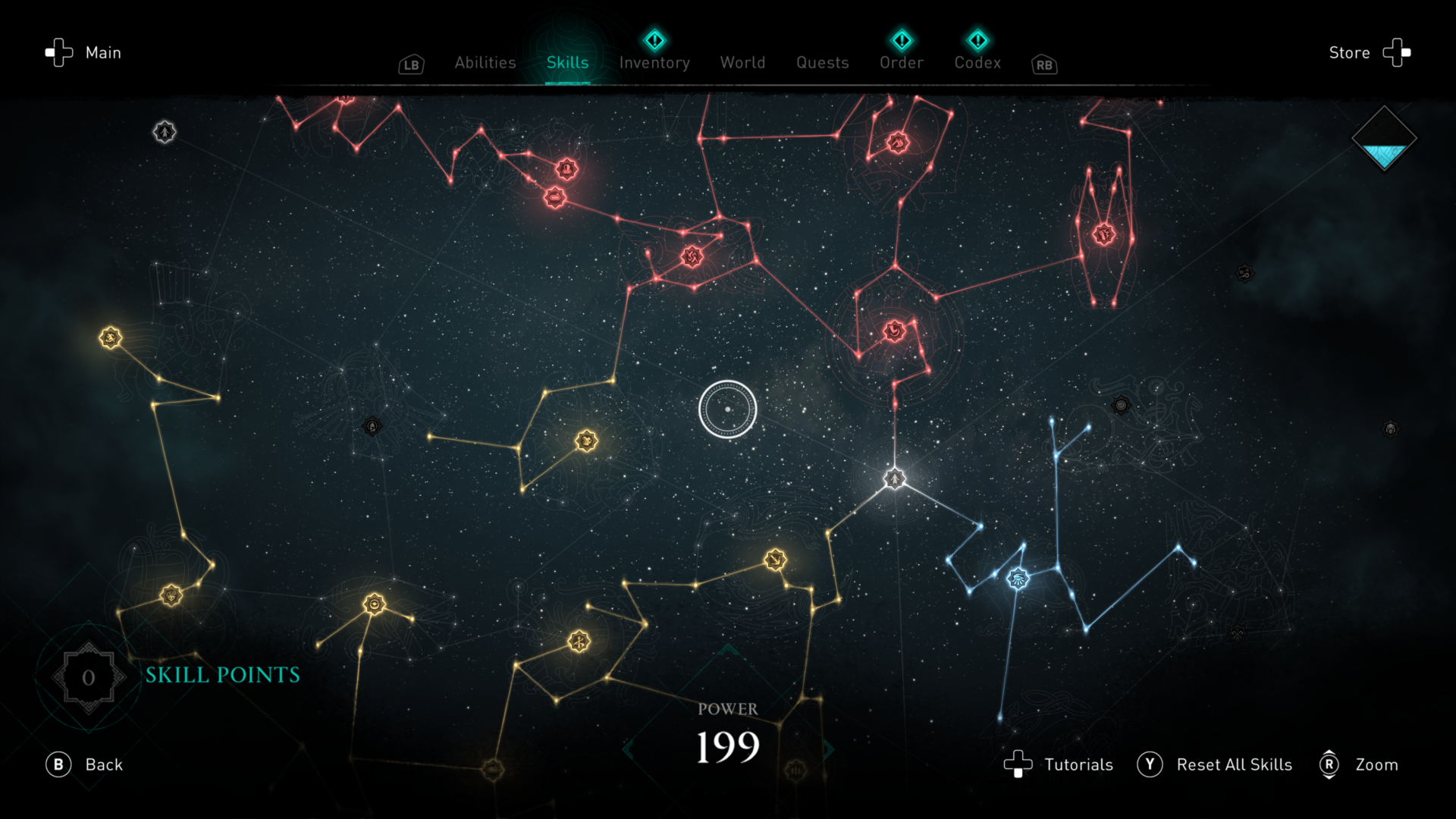
Task: Open the Quests tab
Action: click(x=822, y=63)
